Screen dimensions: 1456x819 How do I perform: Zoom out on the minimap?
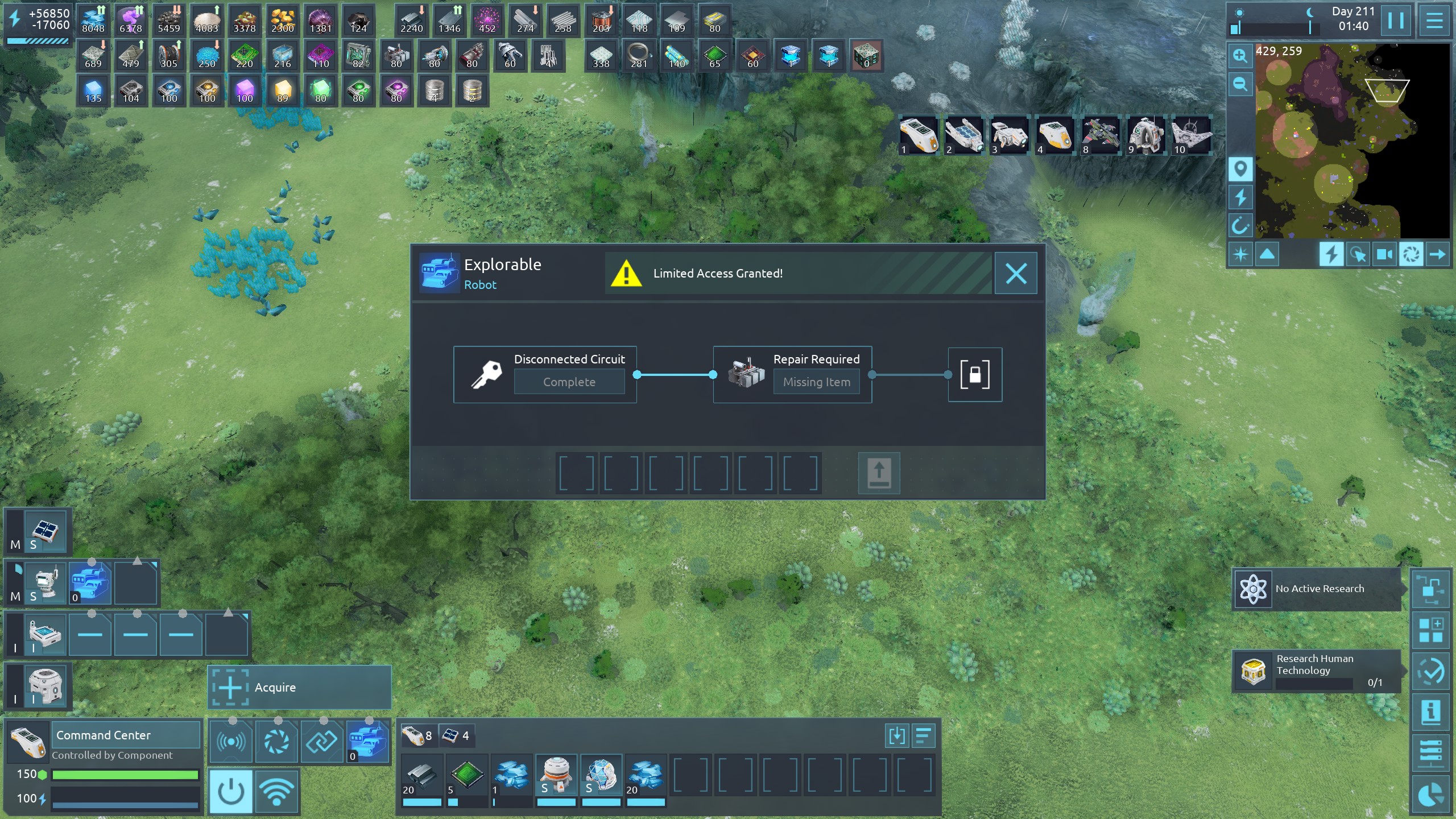[1240, 85]
